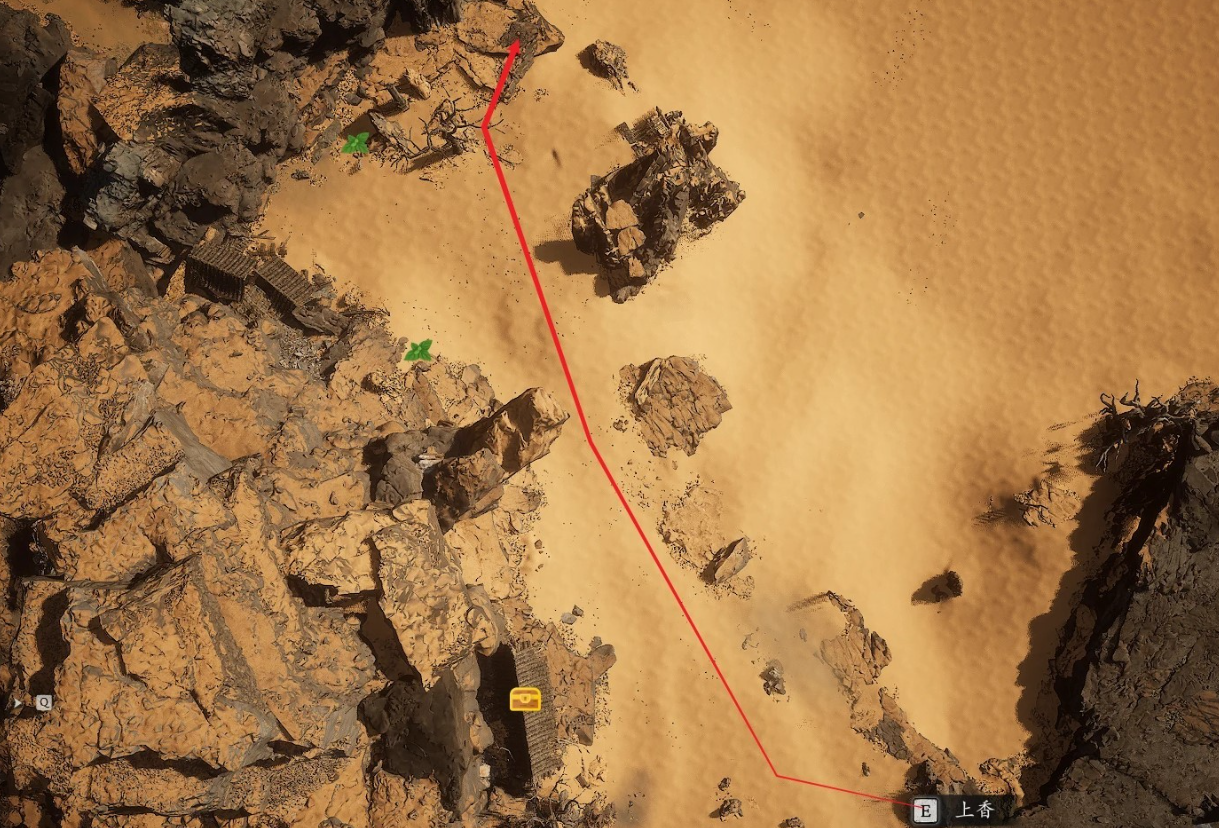Select the golden treasure chest map marker
The height and width of the screenshot is (828, 1219).
pyautogui.click(x=525, y=699)
